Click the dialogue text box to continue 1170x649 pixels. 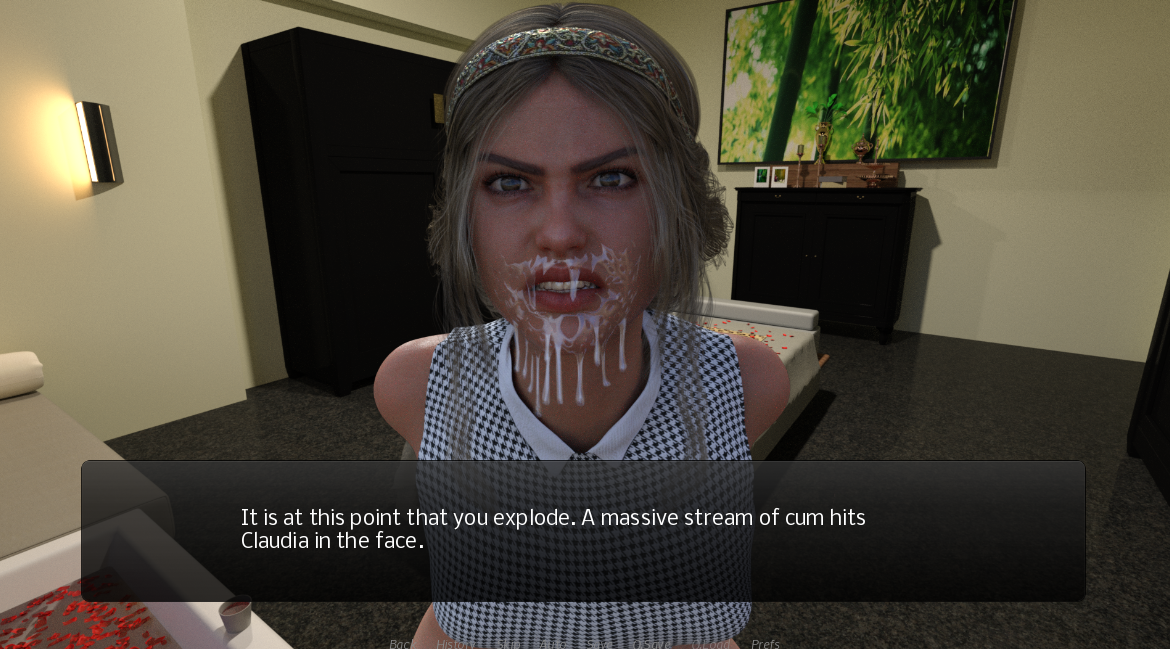pos(583,530)
